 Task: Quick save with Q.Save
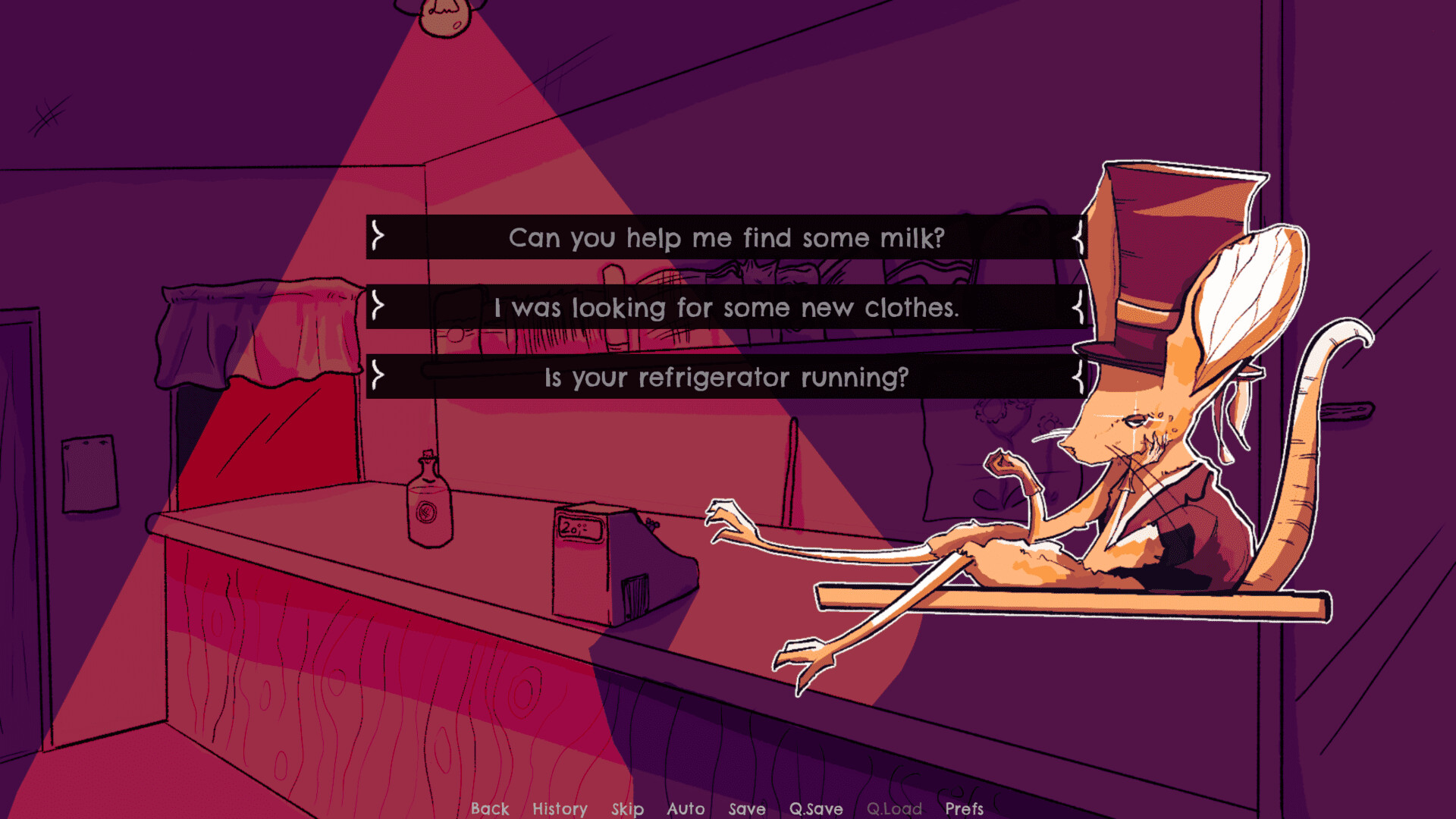point(816,808)
